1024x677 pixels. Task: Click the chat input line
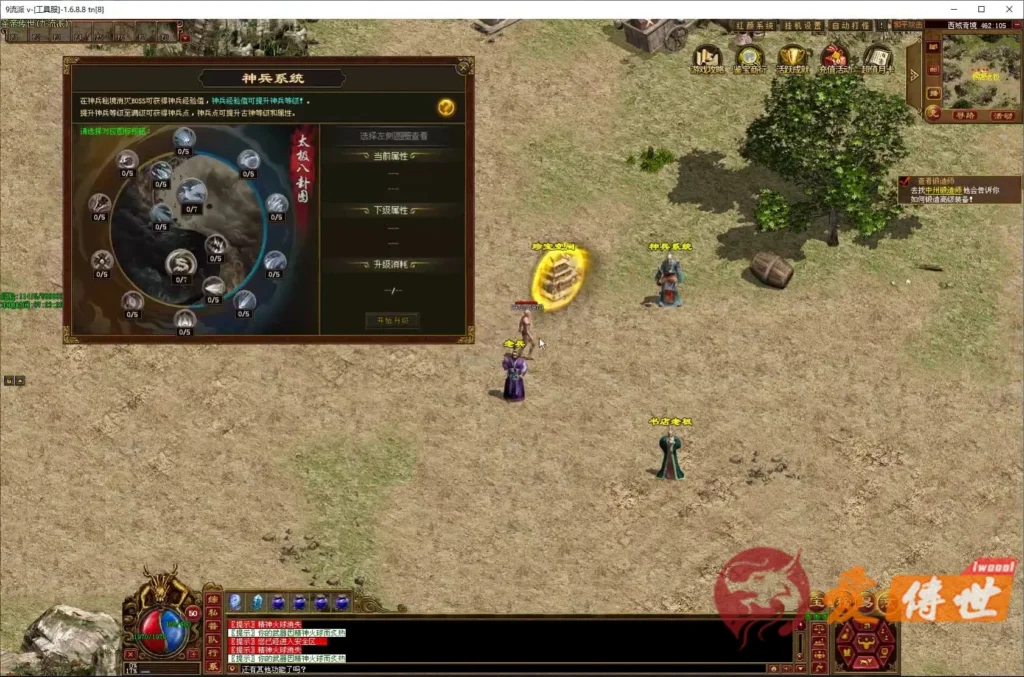pos(500,669)
